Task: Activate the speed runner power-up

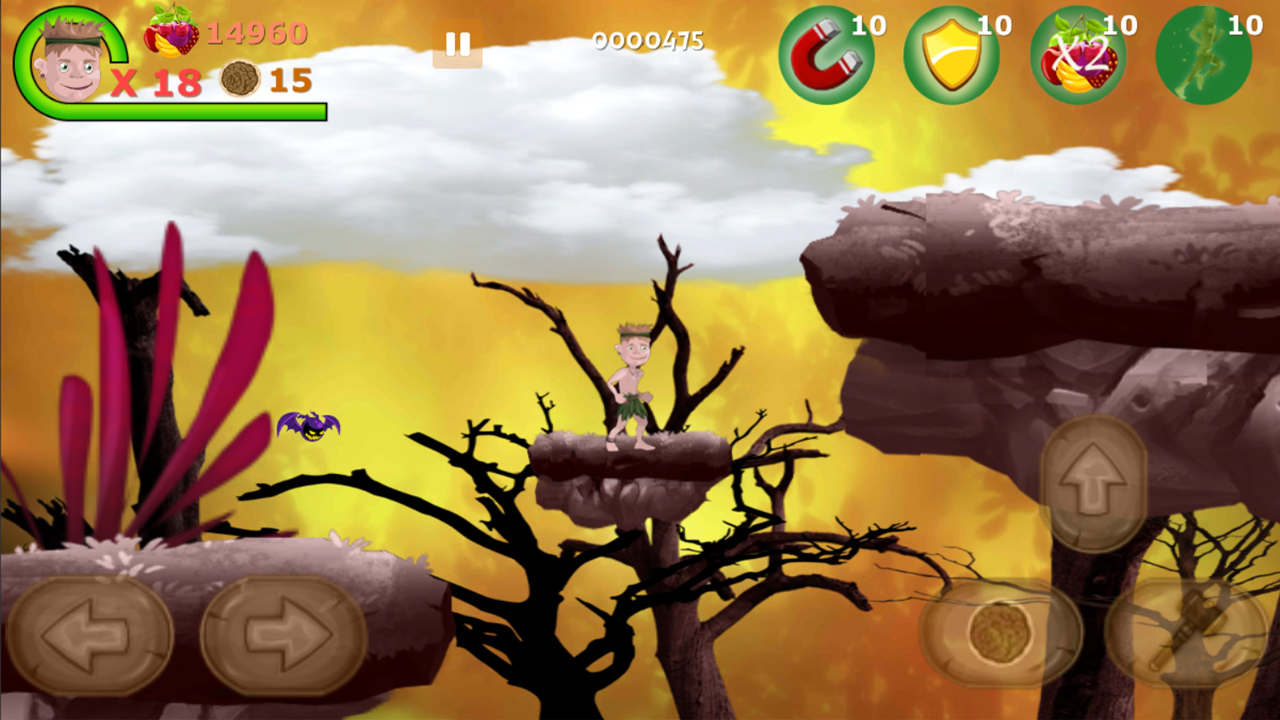Action: (1204, 54)
